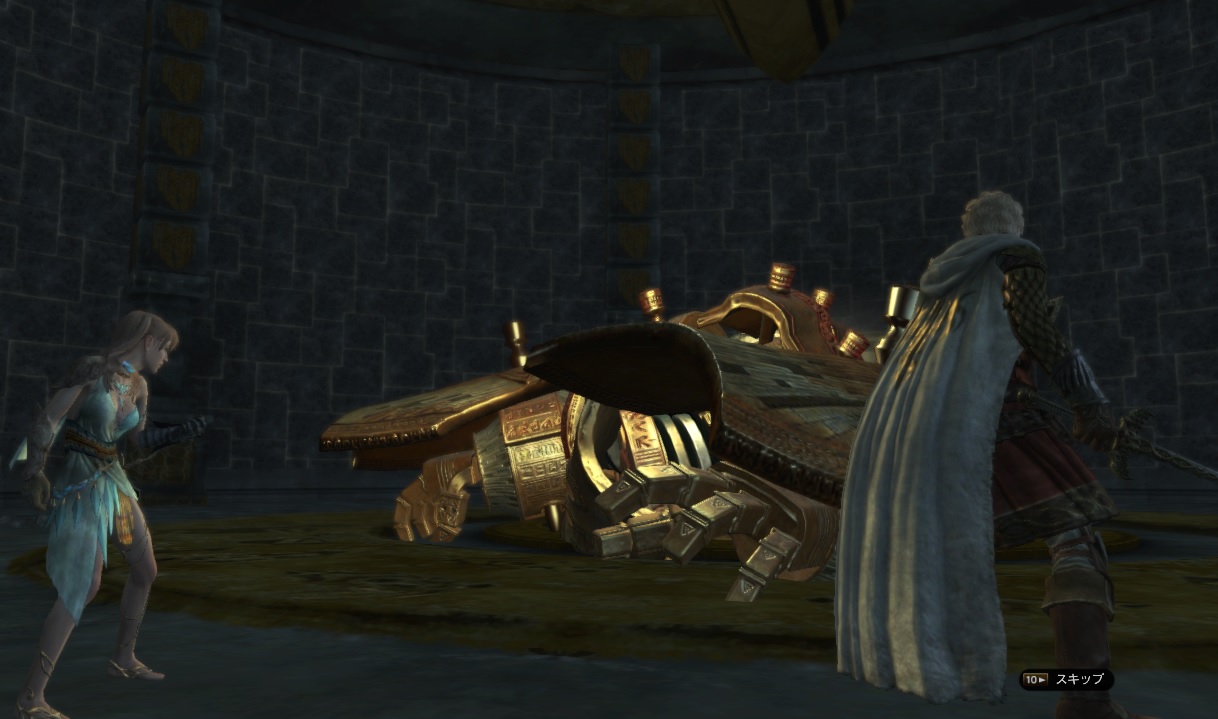
Task: Skip the cutscene via スキップ button
Action: coord(1066,680)
